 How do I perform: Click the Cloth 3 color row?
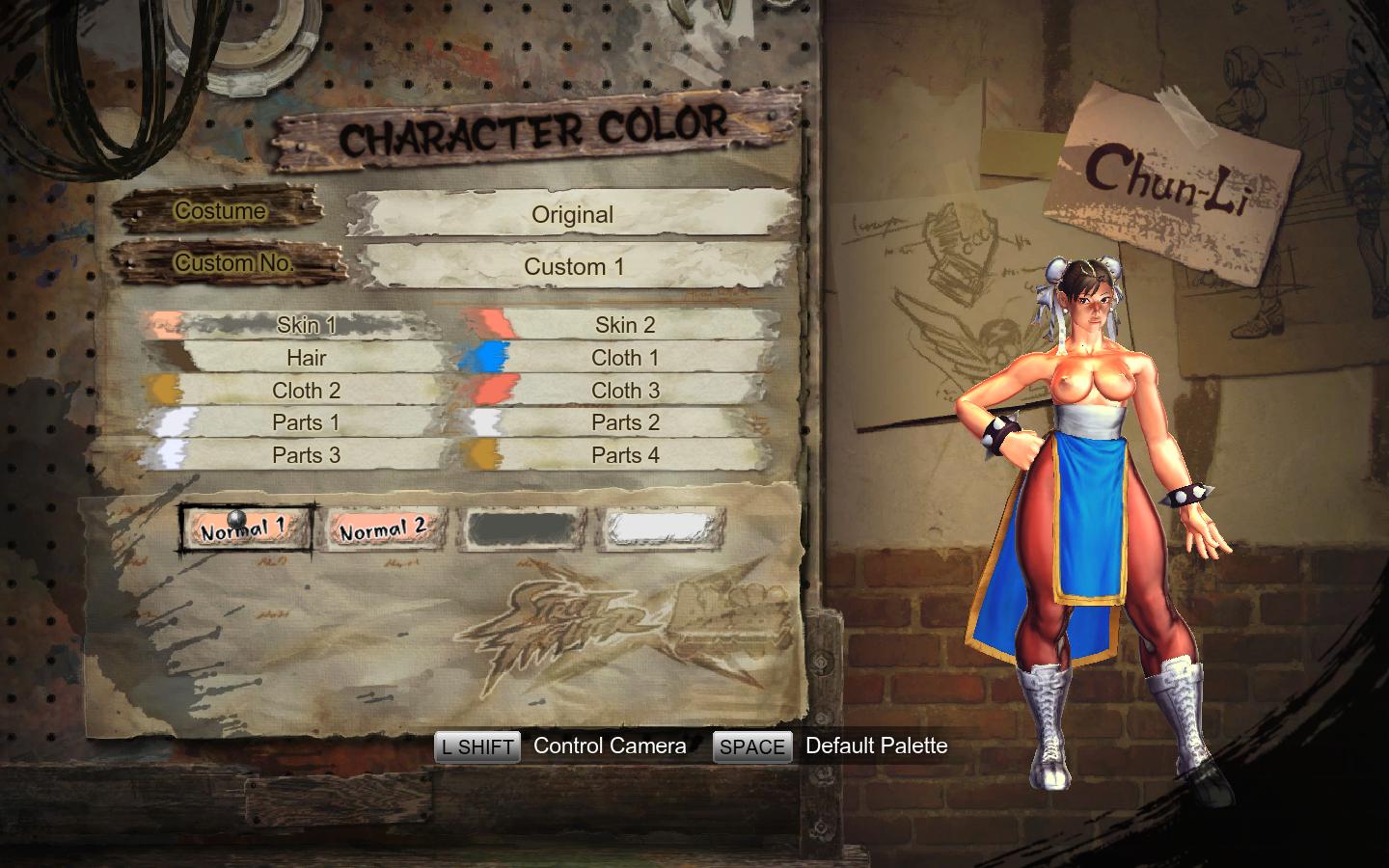(x=624, y=391)
